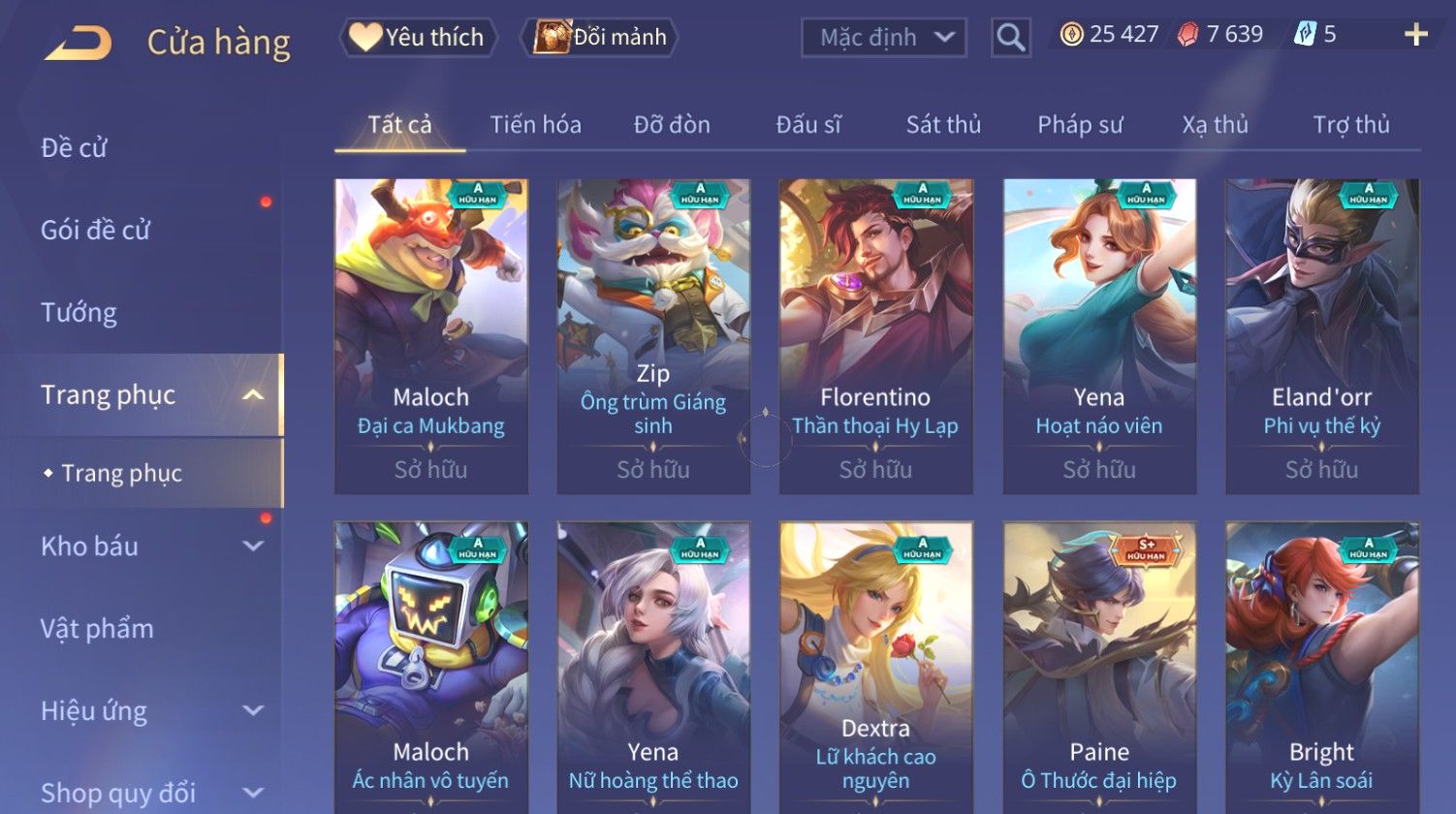Show the Sát thủ skins tab

[943, 125]
